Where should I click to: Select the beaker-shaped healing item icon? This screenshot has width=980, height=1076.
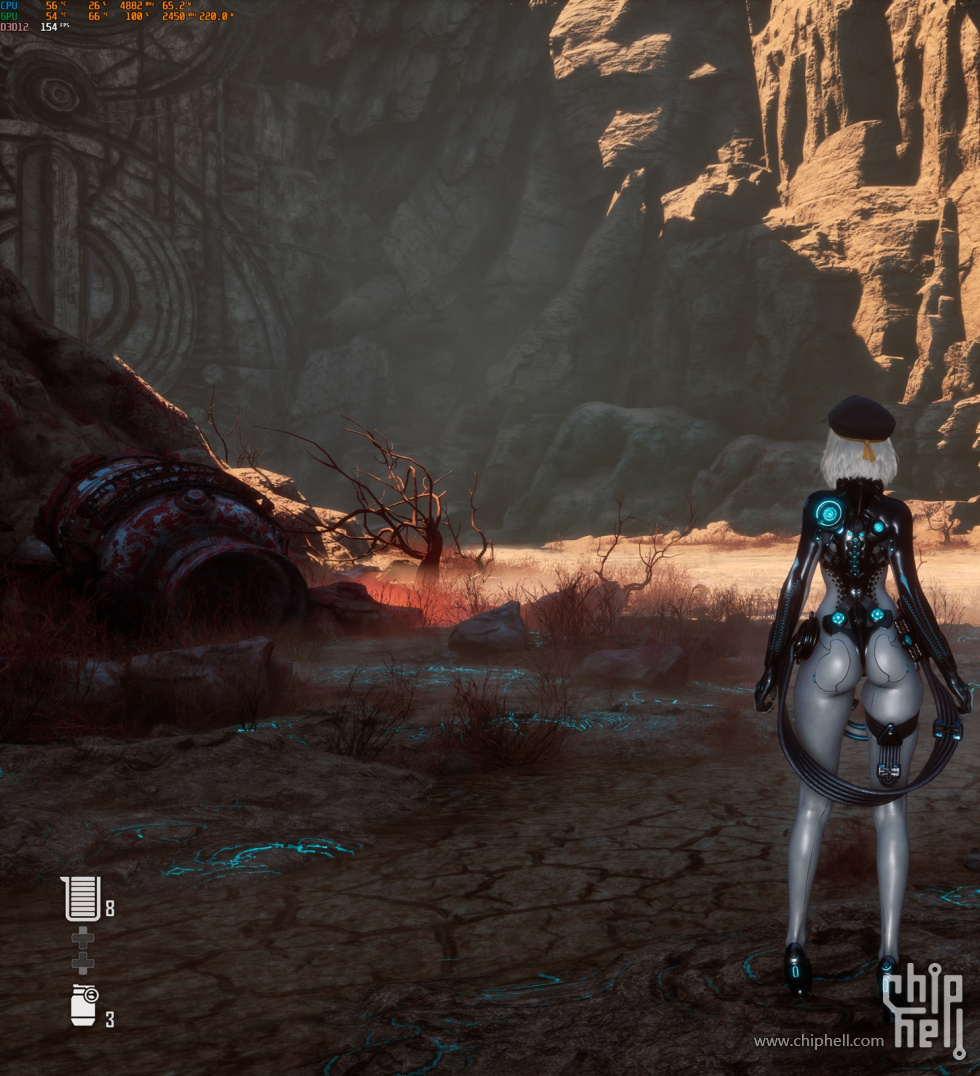tap(81, 898)
